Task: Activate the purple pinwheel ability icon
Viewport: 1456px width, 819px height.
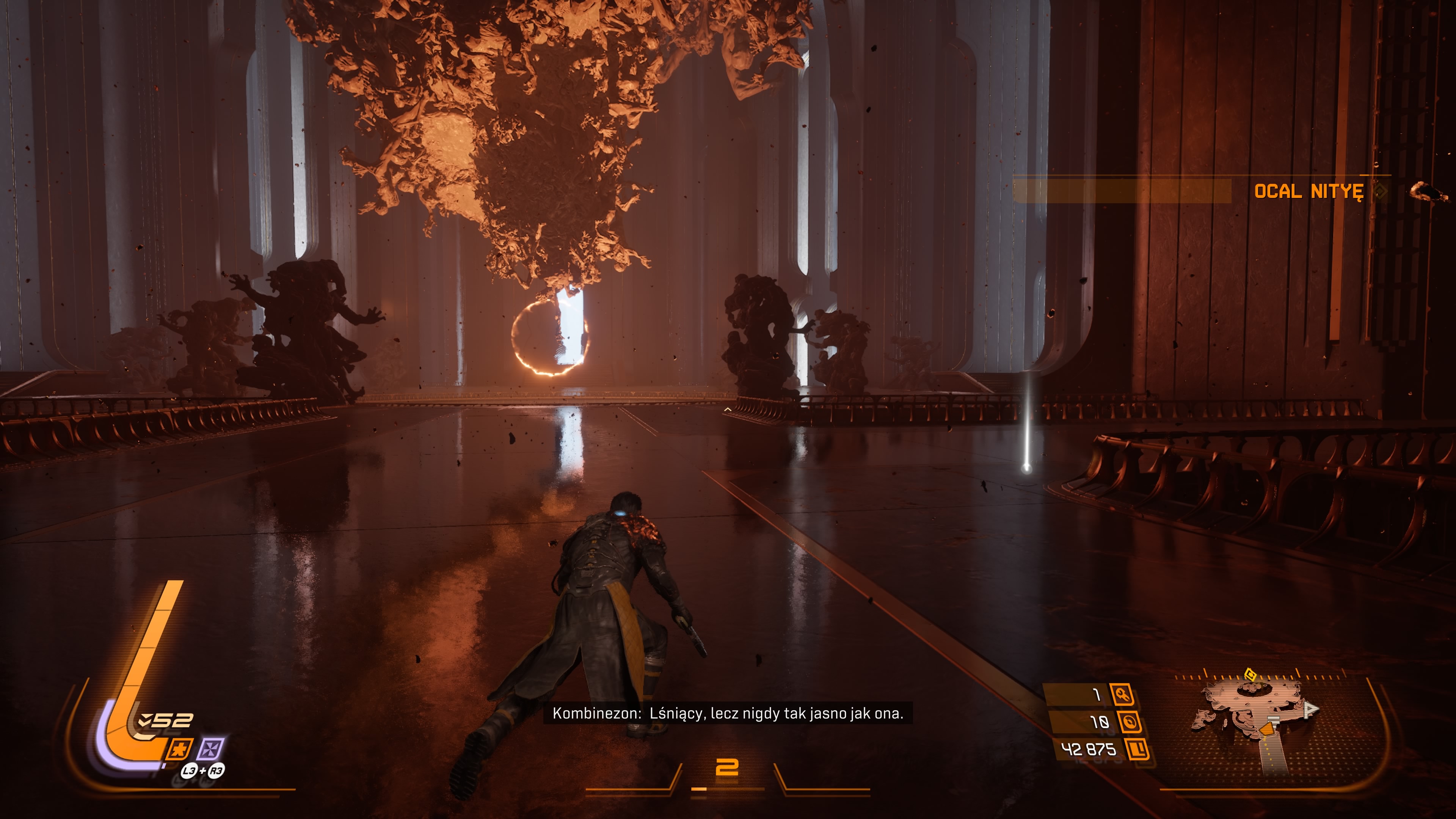Action: [210, 750]
